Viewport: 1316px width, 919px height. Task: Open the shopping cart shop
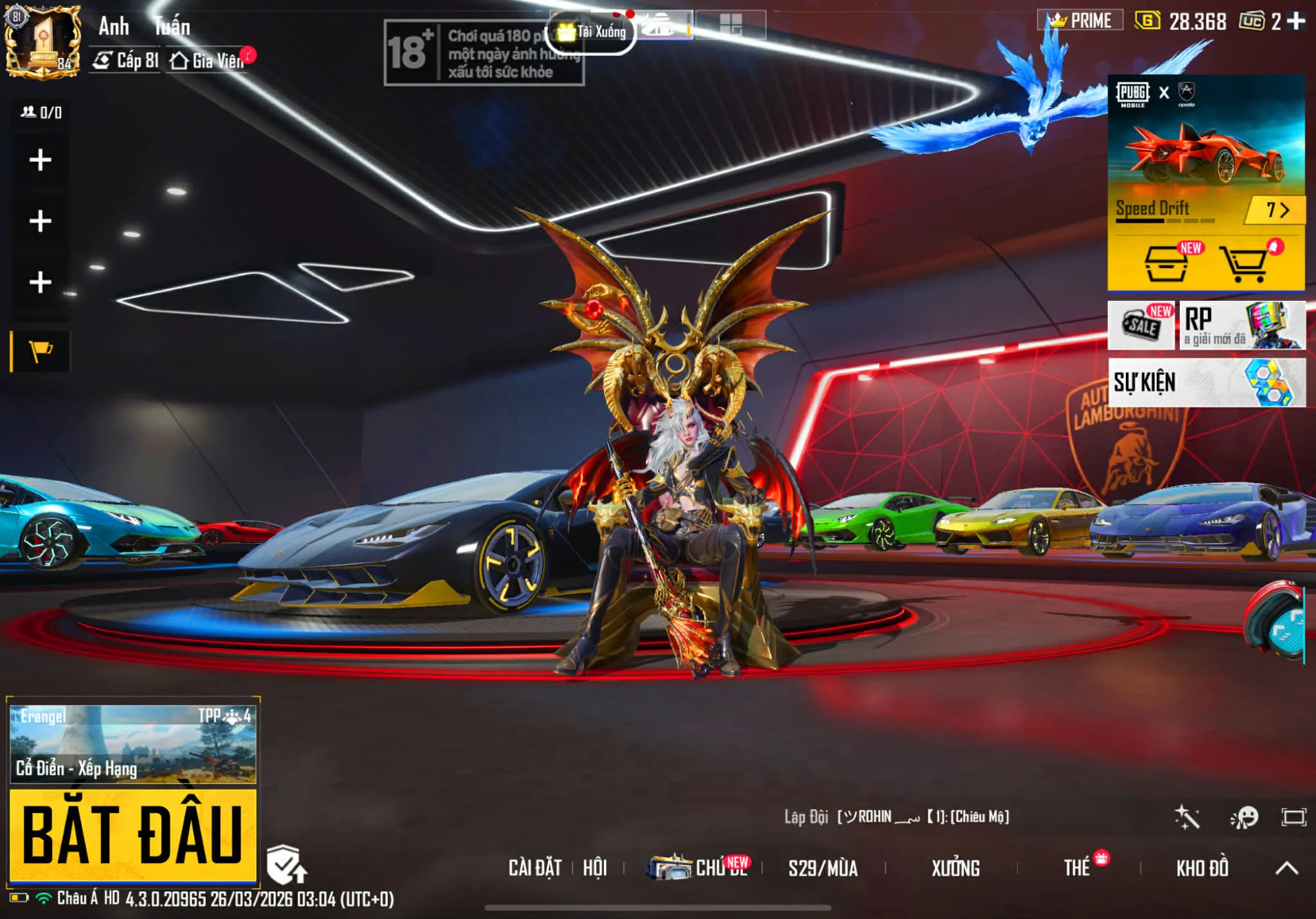pyautogui.click(x=1244, y=264)
